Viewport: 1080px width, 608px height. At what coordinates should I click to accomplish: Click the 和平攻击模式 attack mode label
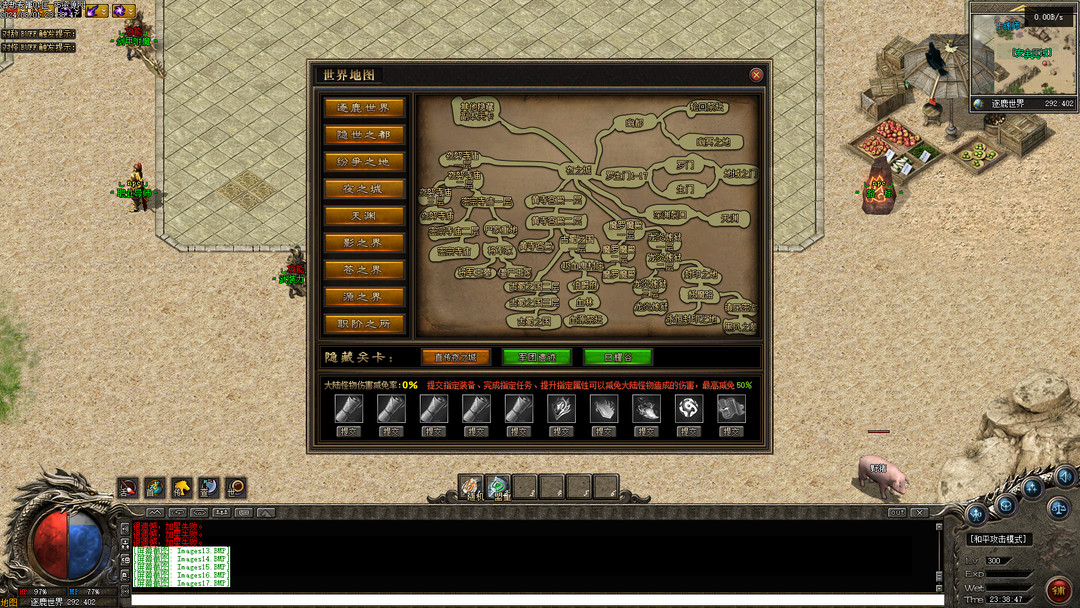998,539
